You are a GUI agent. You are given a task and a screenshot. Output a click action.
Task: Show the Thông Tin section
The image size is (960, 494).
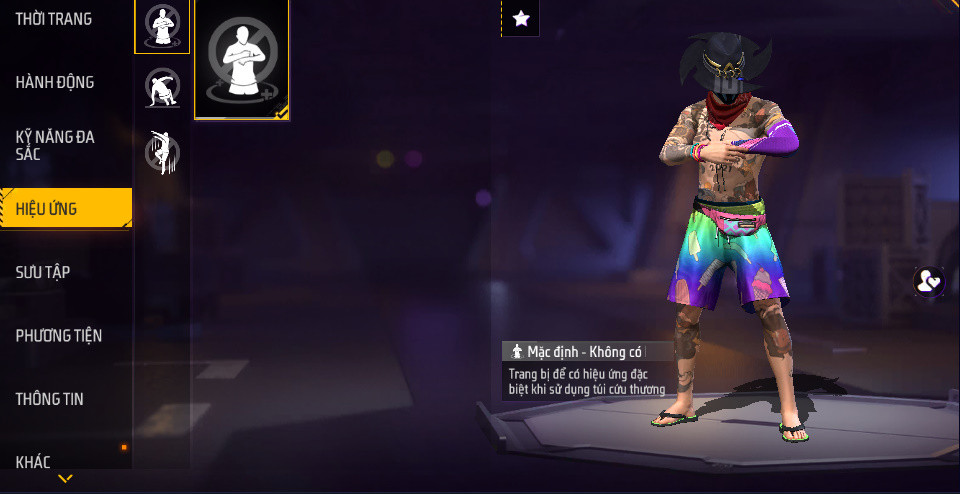tap(50, 399)
